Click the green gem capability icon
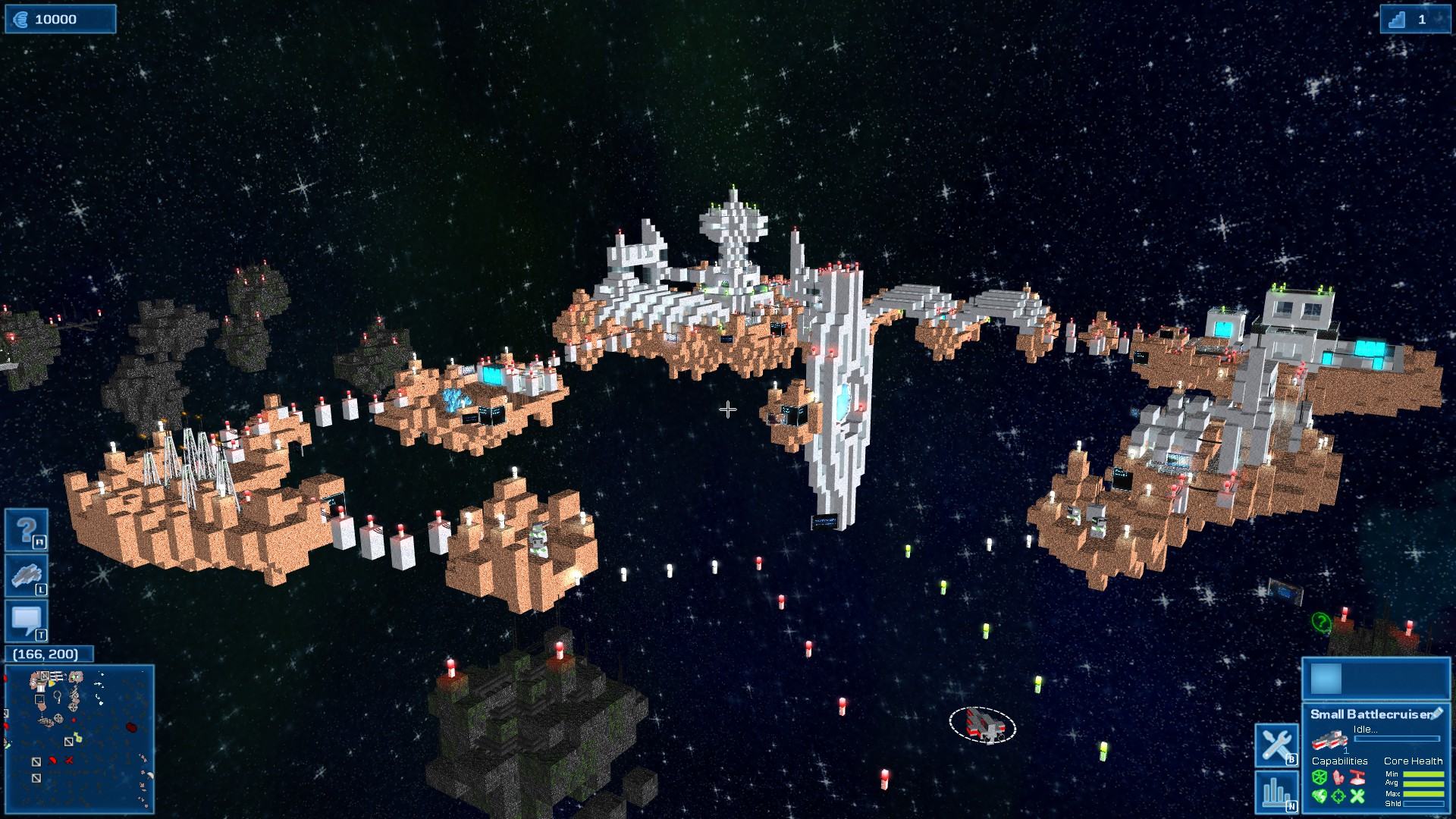This screenshot has height=819, width=1456. point(1319,796)
